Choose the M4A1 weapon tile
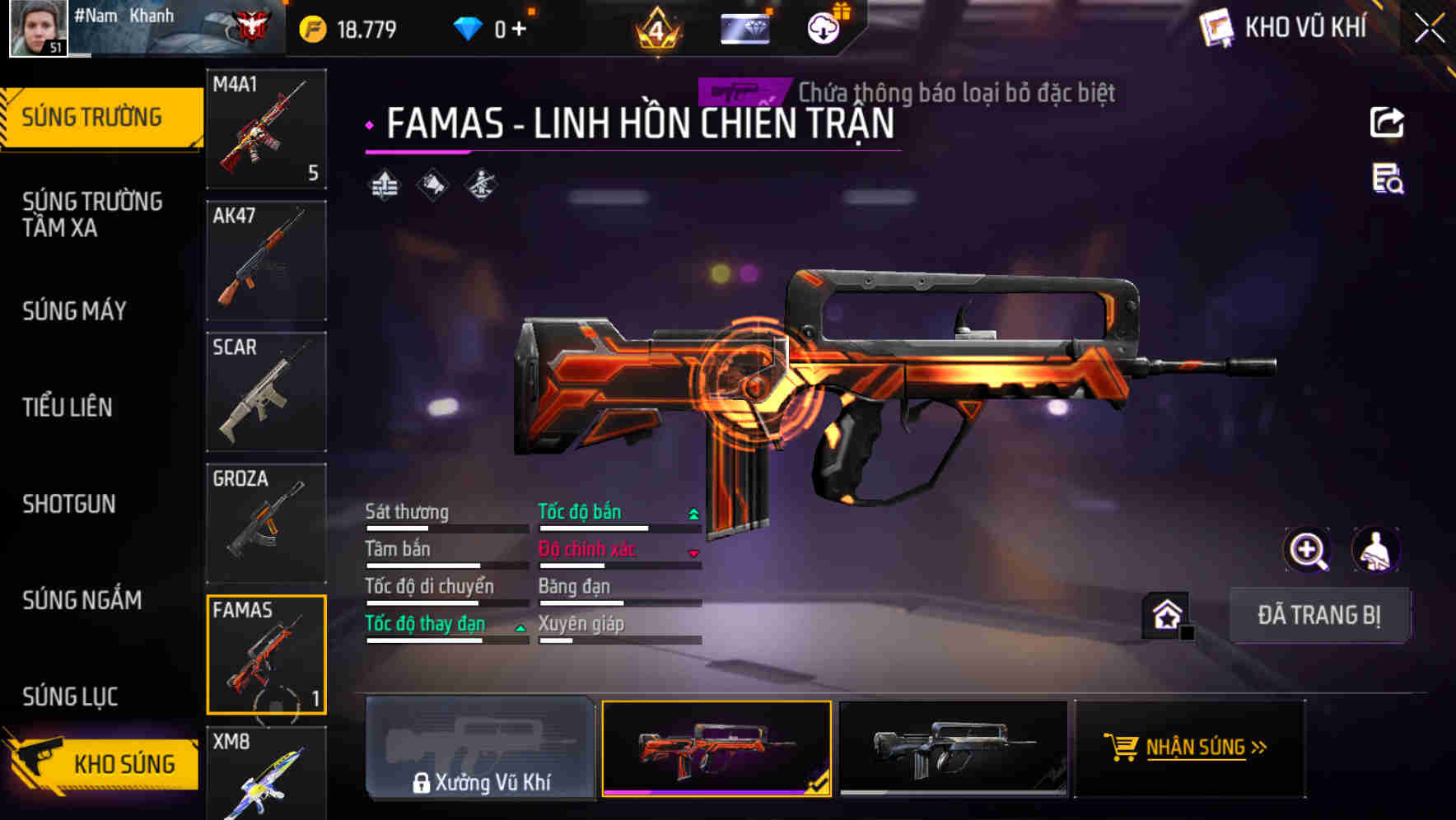 tap(266, 128)
